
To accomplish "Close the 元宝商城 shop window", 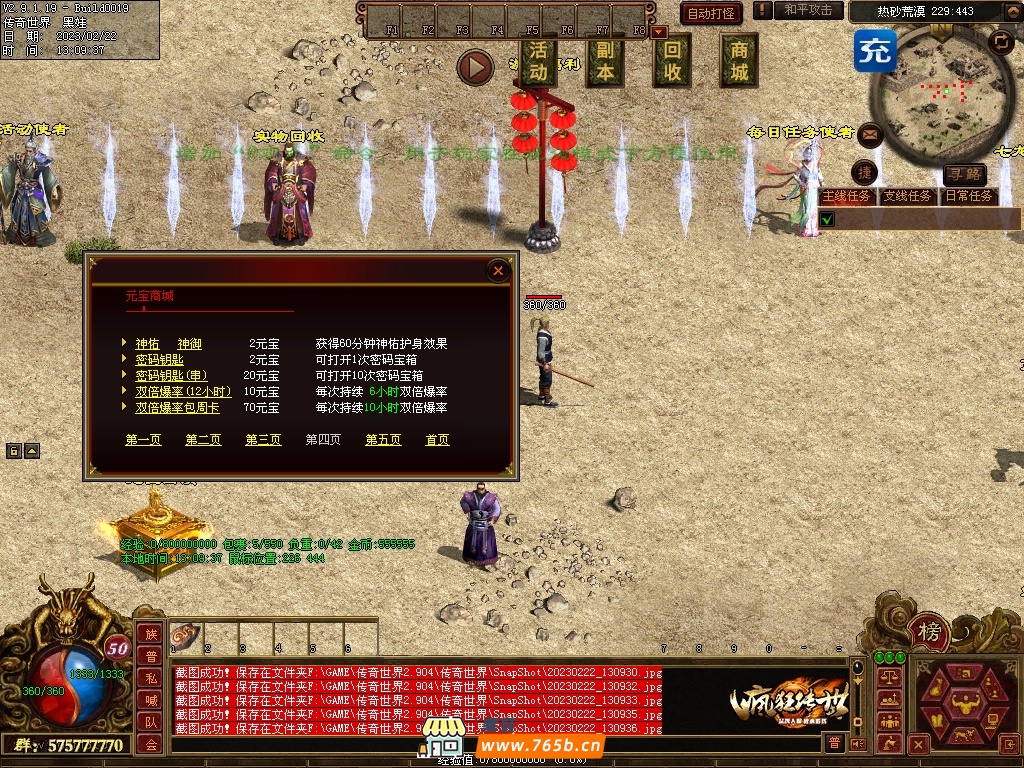I will point(498,270).
